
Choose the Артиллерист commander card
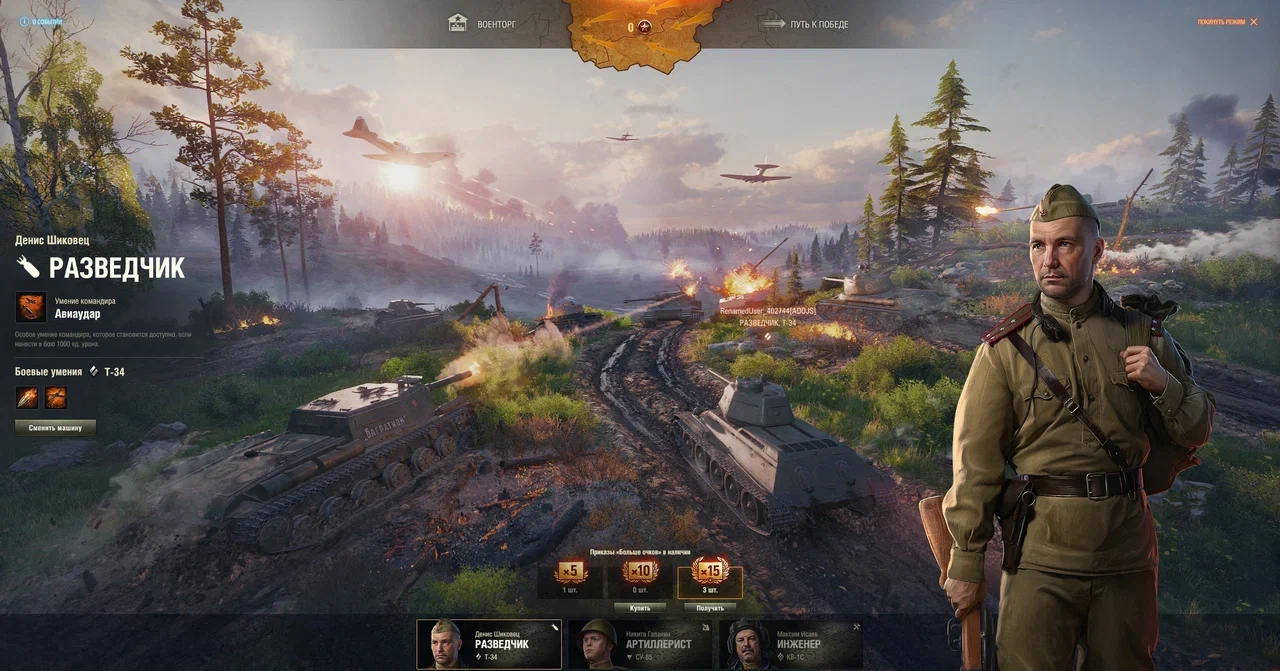tap(640, 644)
